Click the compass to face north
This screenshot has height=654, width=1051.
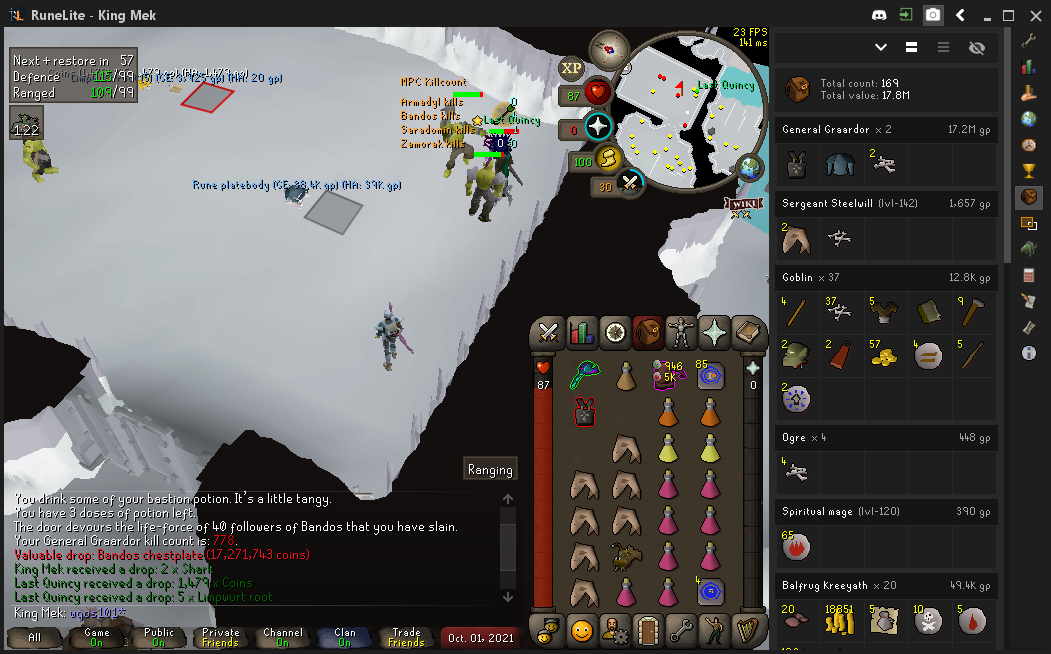608,46
